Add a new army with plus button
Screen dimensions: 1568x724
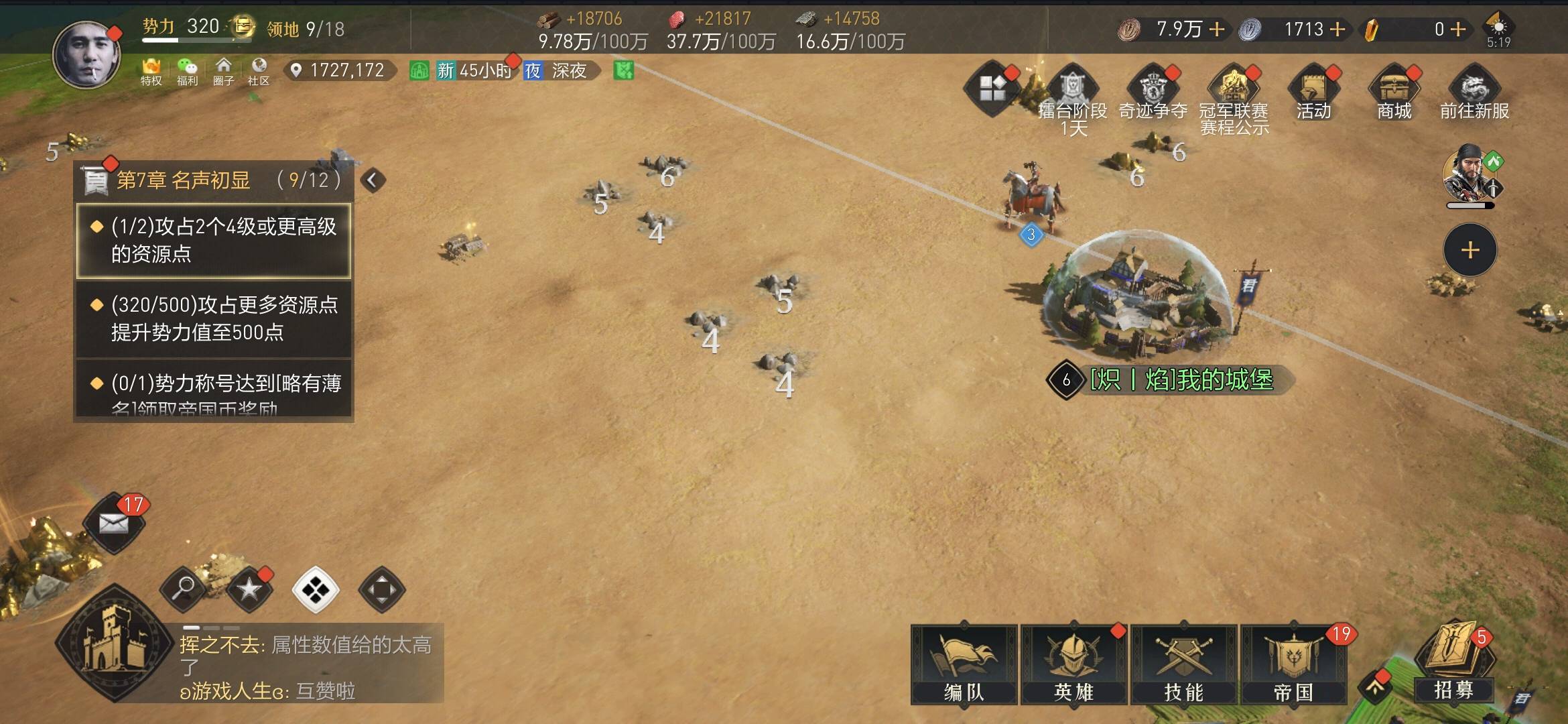(x=1469, y=250)
